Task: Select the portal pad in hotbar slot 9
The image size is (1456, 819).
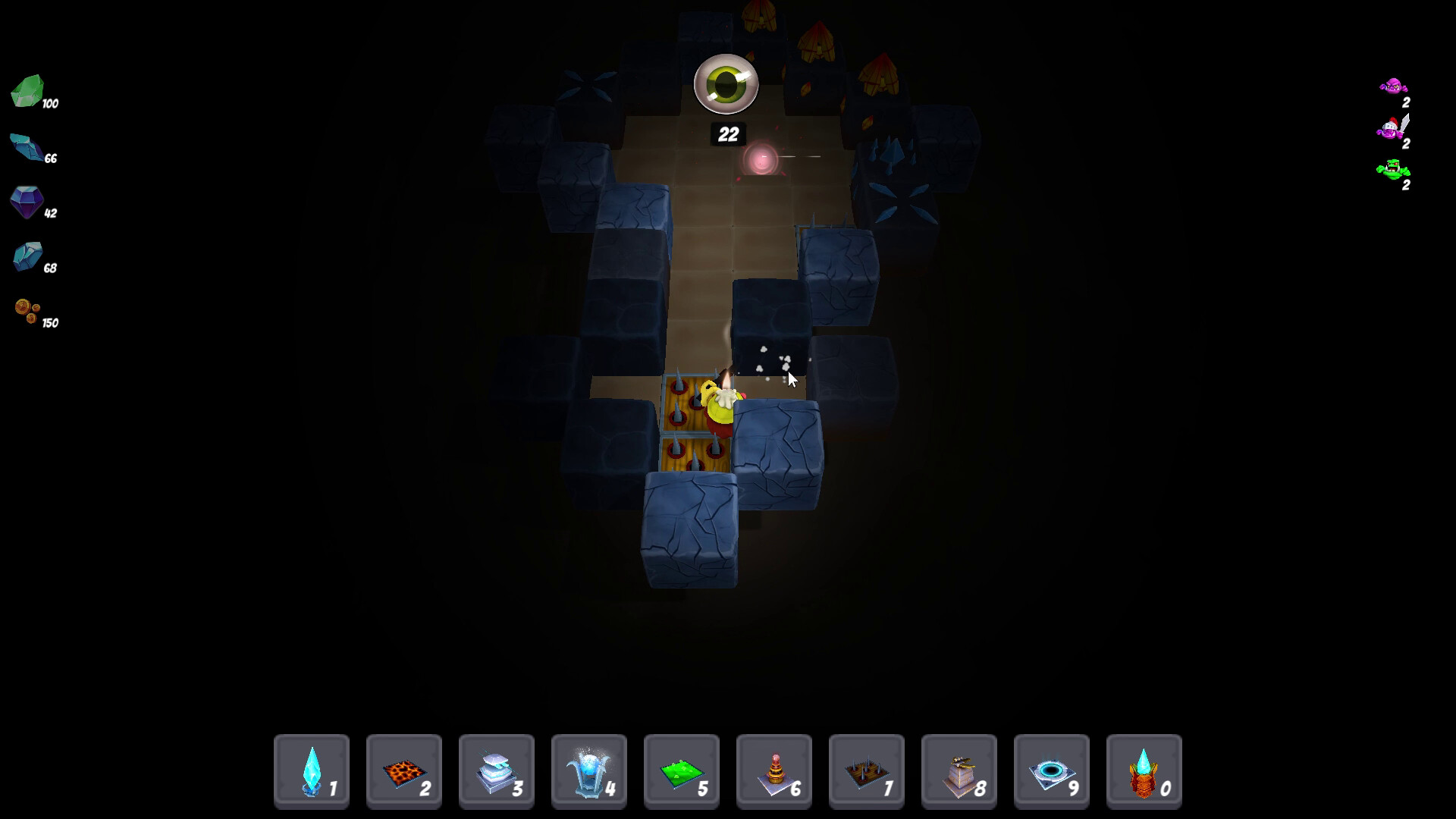Action: 1051,770
